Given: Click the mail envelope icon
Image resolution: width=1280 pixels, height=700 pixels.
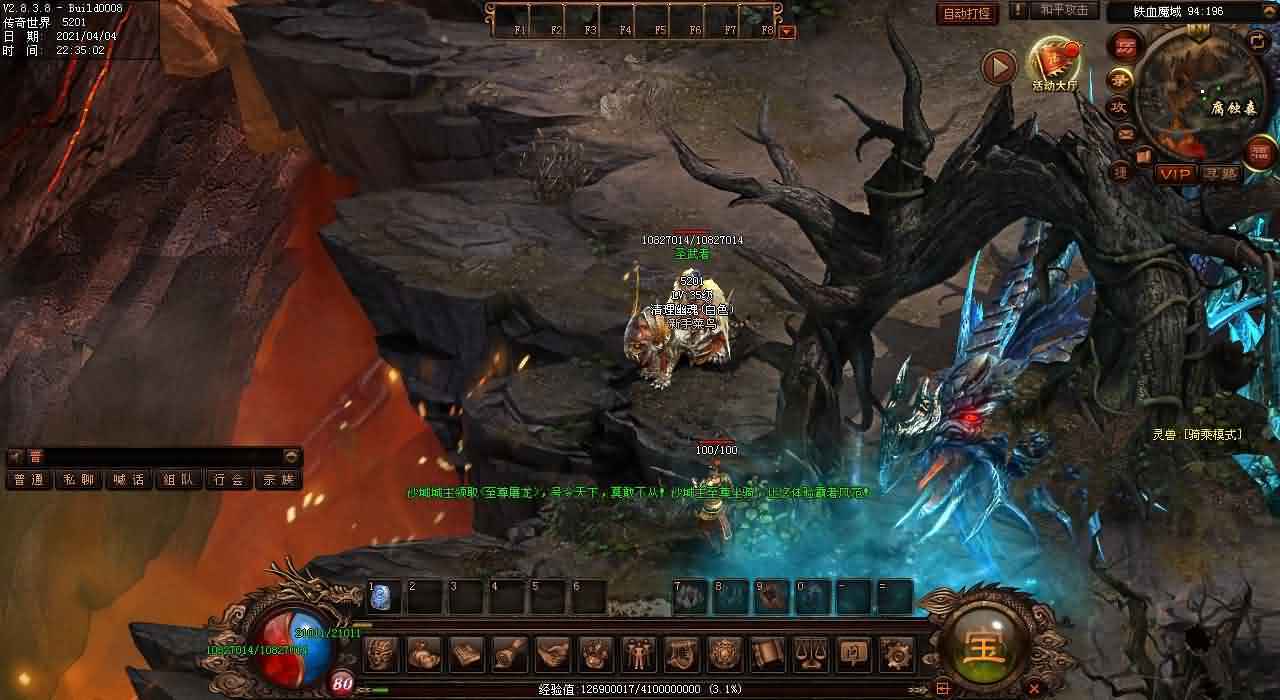Looking at the screenshot, I should [x=1126, y=134].
